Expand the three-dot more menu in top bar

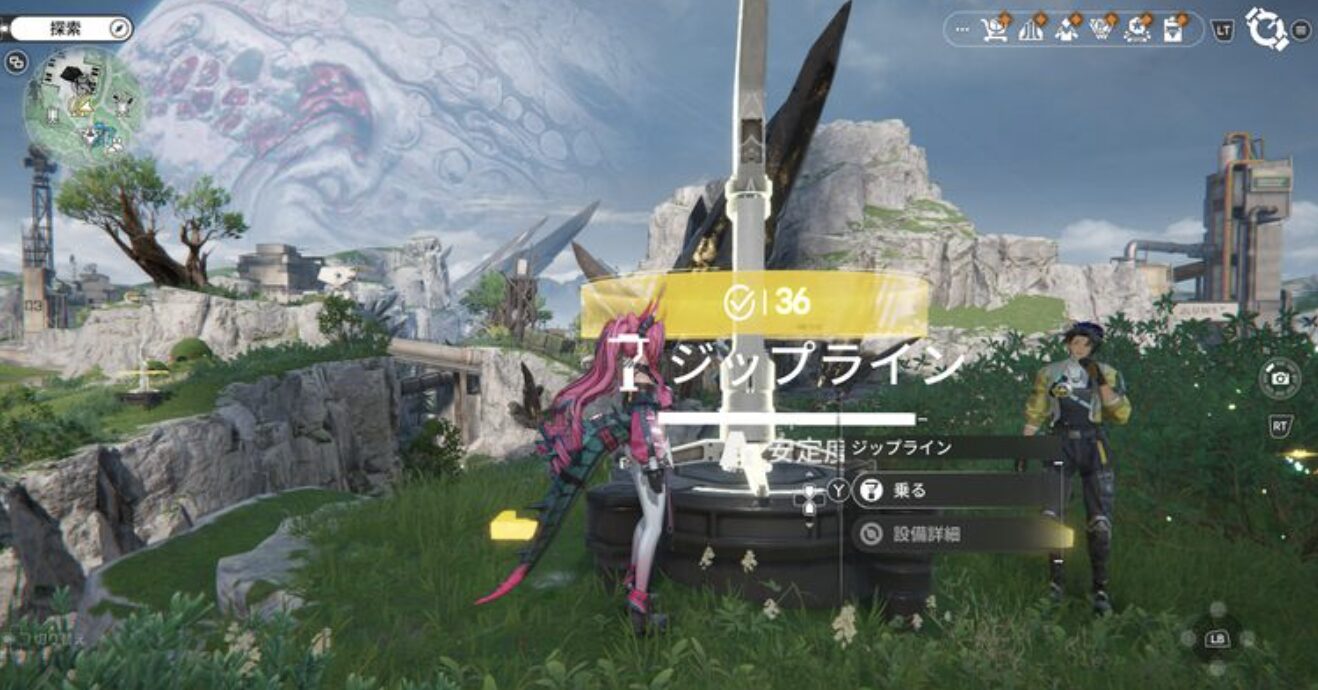tap(963, 30)
